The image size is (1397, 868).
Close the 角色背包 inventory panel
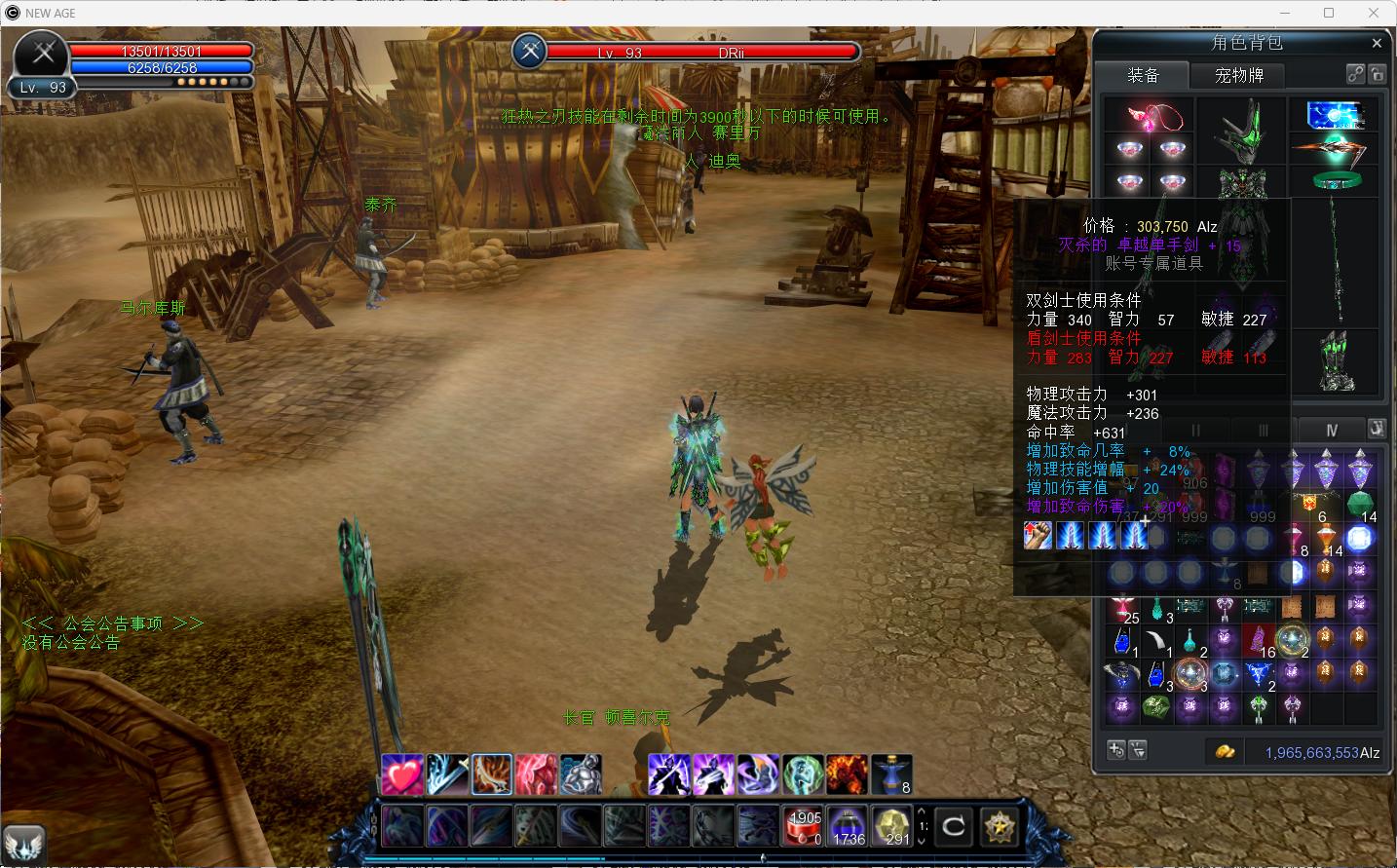coord(1377,43)
